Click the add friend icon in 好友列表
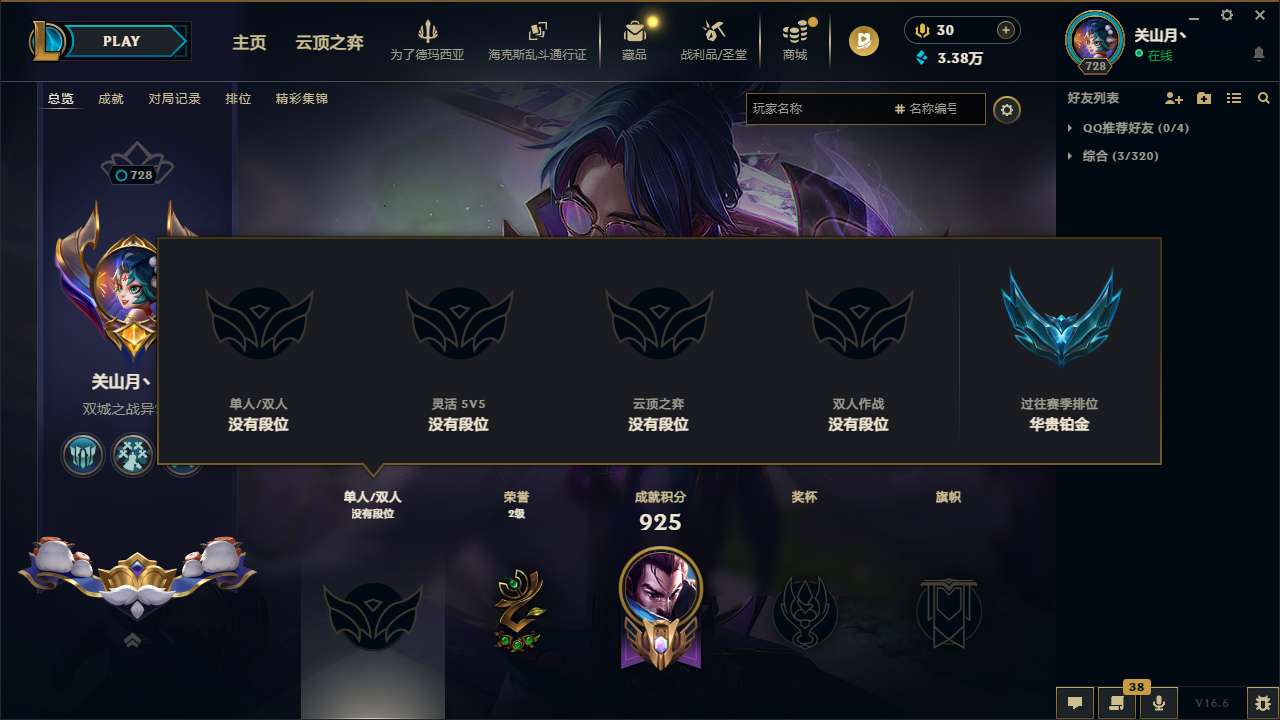 1172,98
